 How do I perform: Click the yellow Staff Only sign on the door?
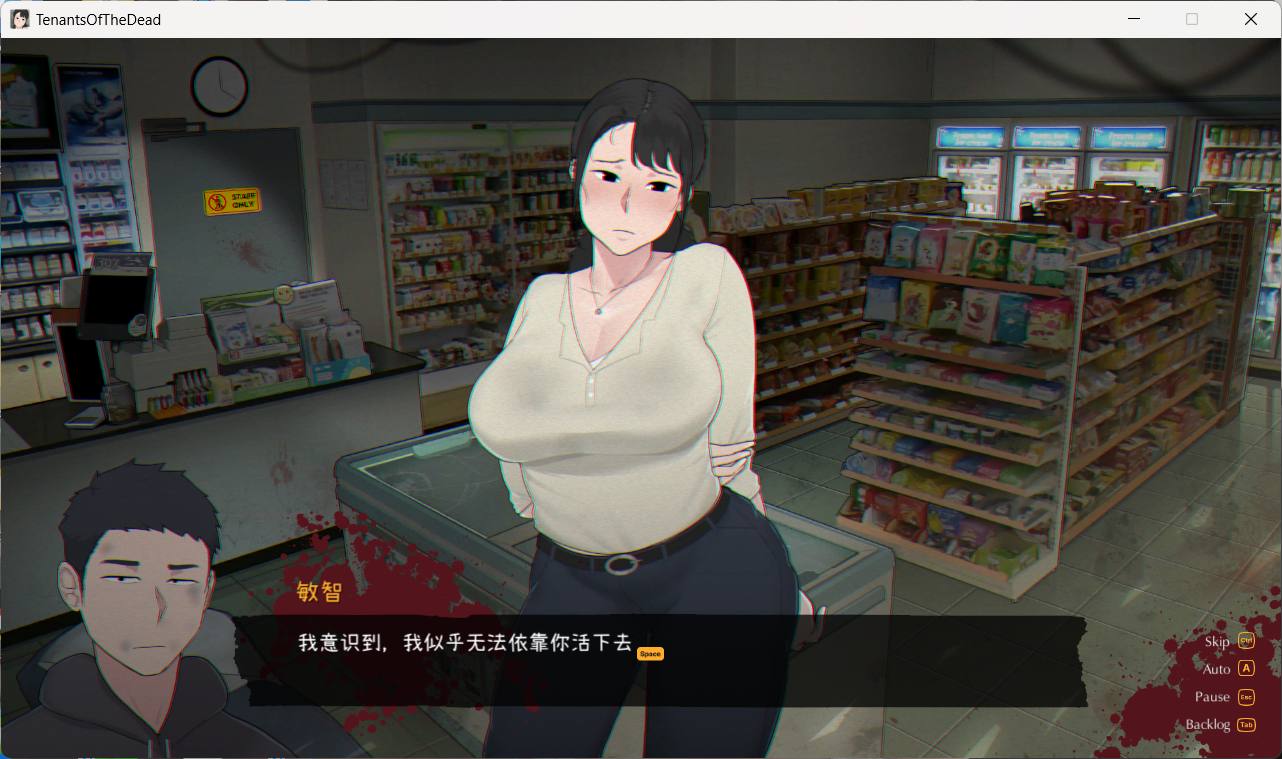coord(232,200)
